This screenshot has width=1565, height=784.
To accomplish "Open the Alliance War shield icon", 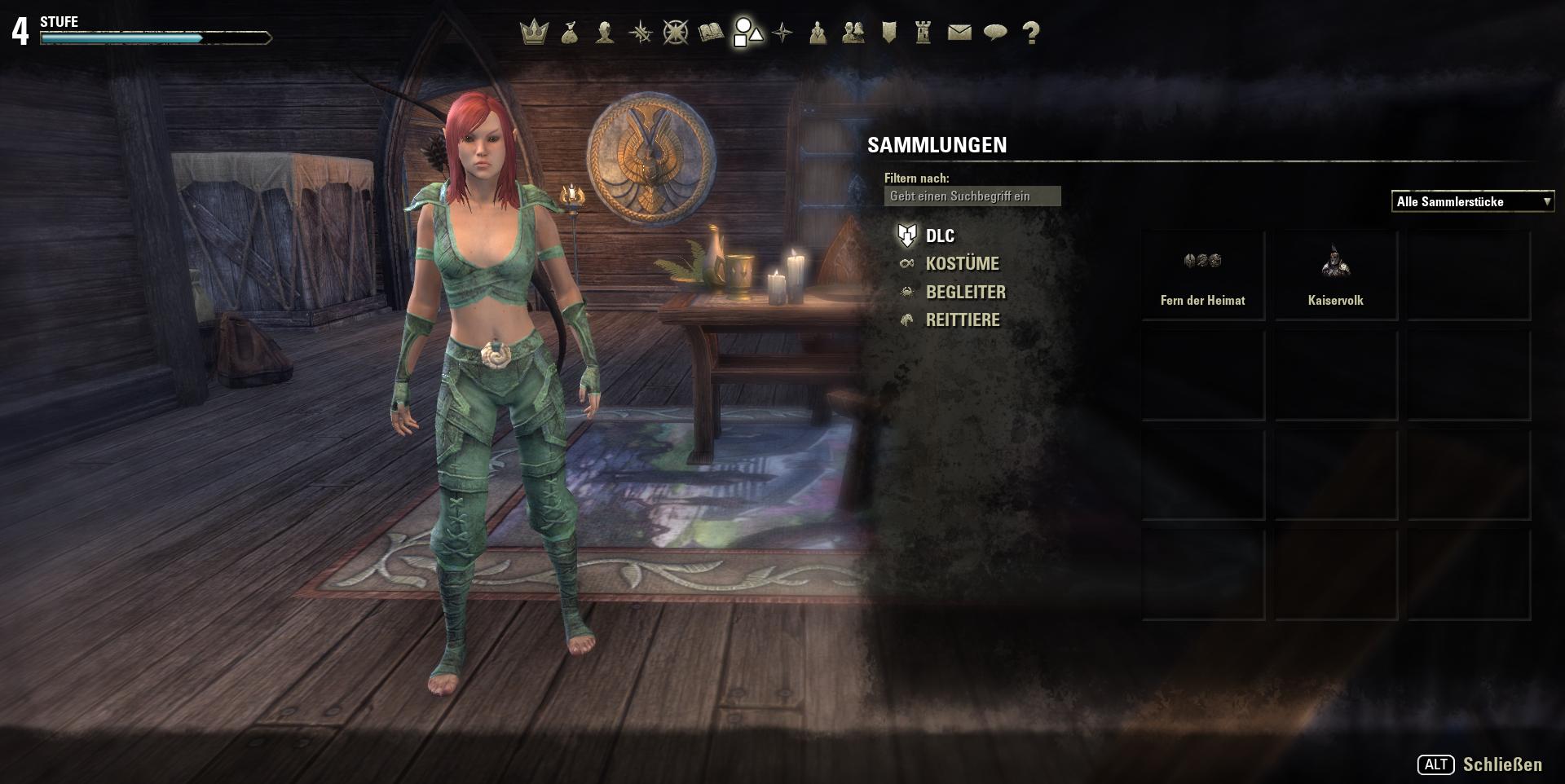I will pos(888,33).
